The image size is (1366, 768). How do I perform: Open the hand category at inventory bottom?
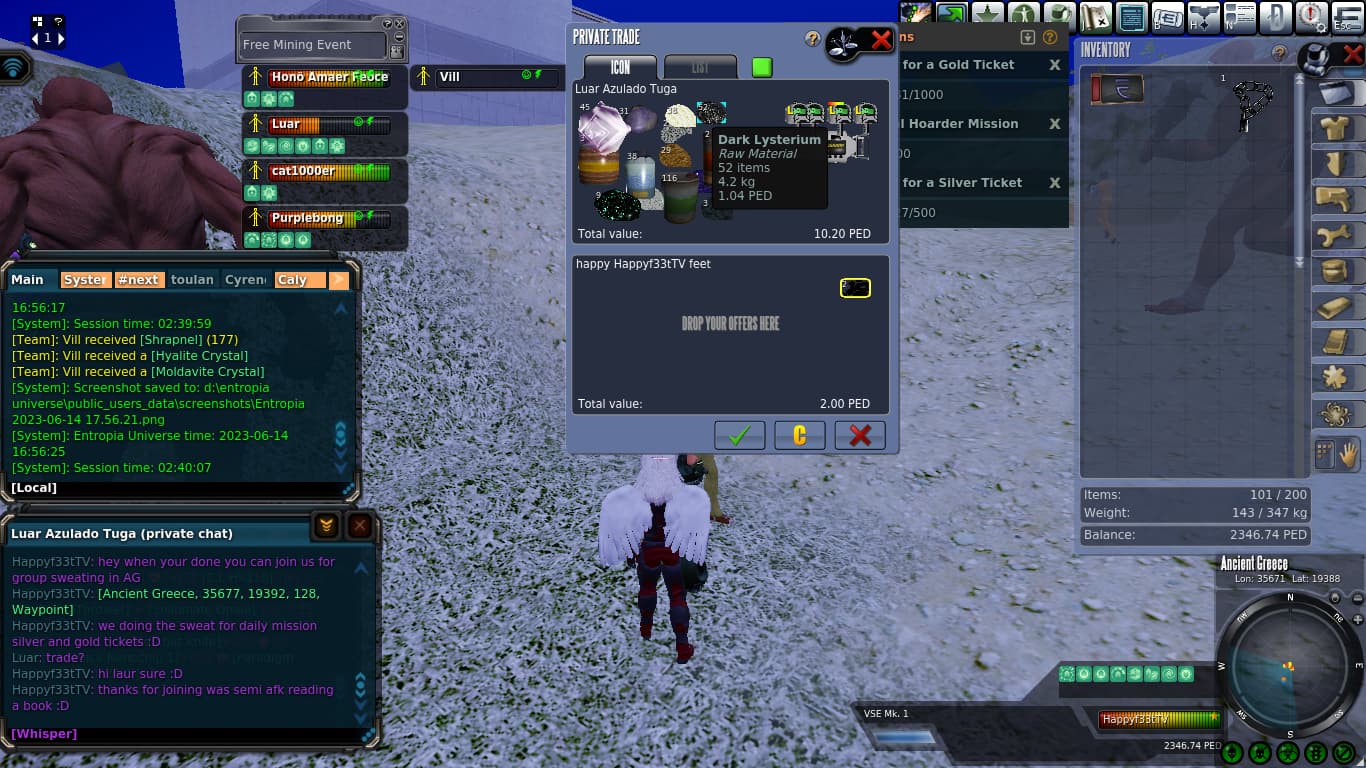click(x=1348, y=454)
